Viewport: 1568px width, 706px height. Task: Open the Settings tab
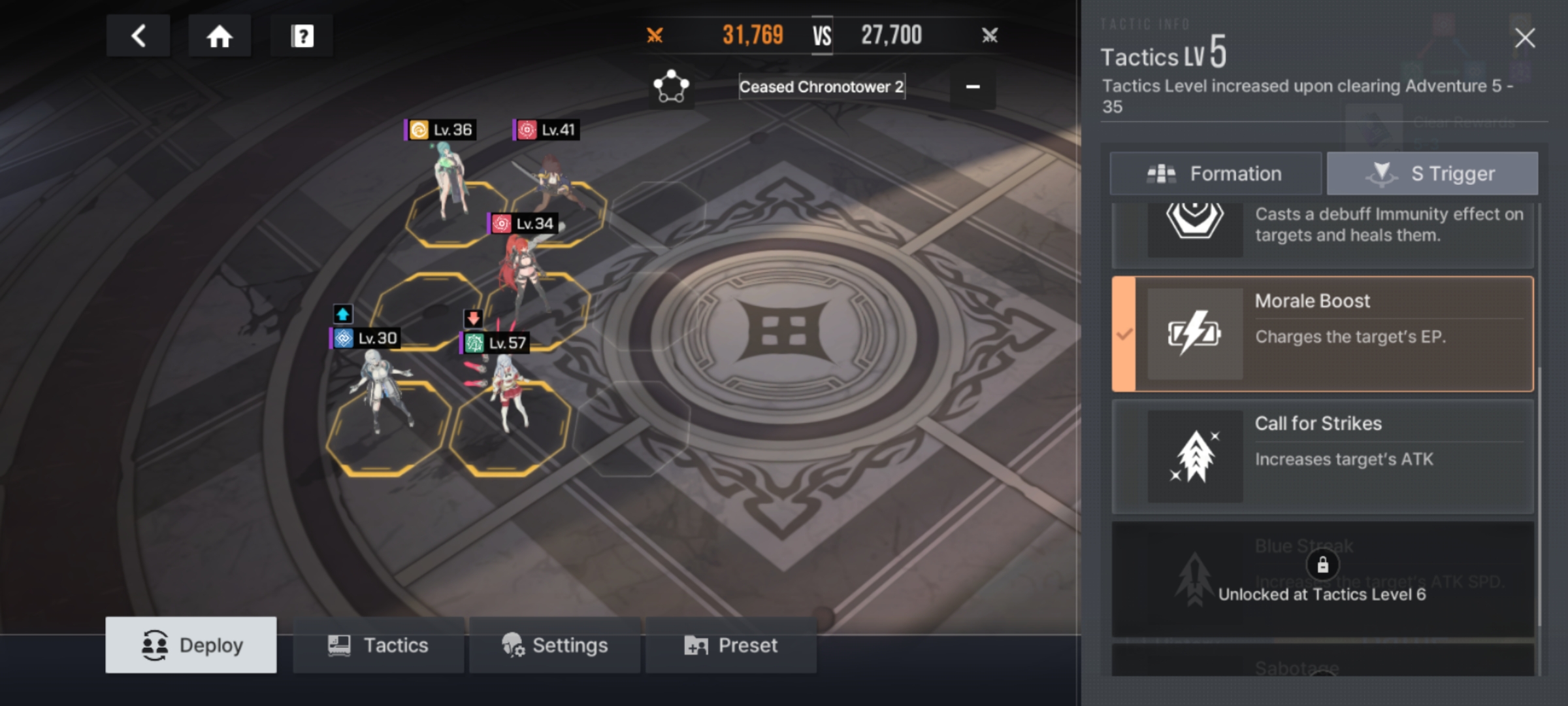click(x=555, y=645)
